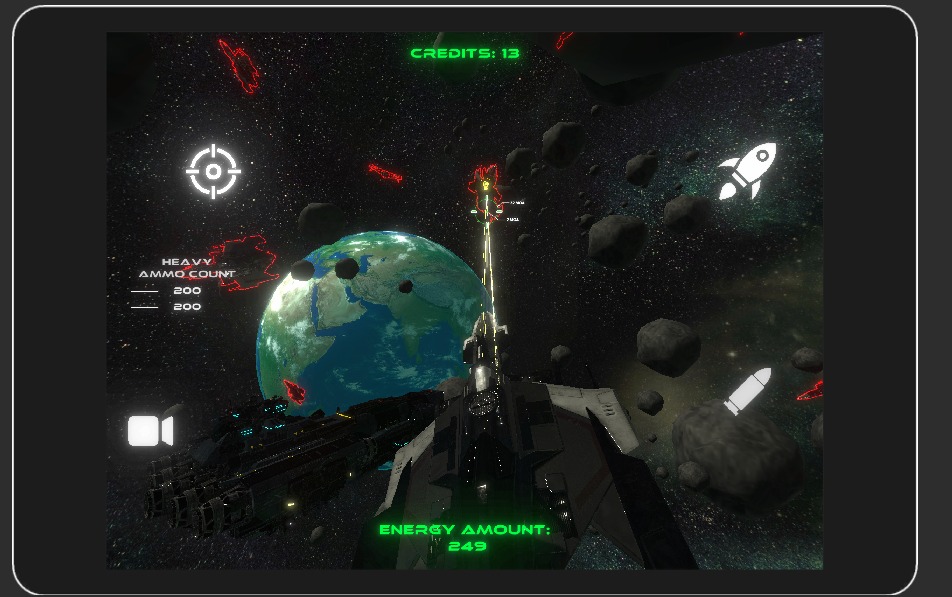Switch view with the camera icon
The width and height of the screenshot is (952, 597).
click(150, 431)
